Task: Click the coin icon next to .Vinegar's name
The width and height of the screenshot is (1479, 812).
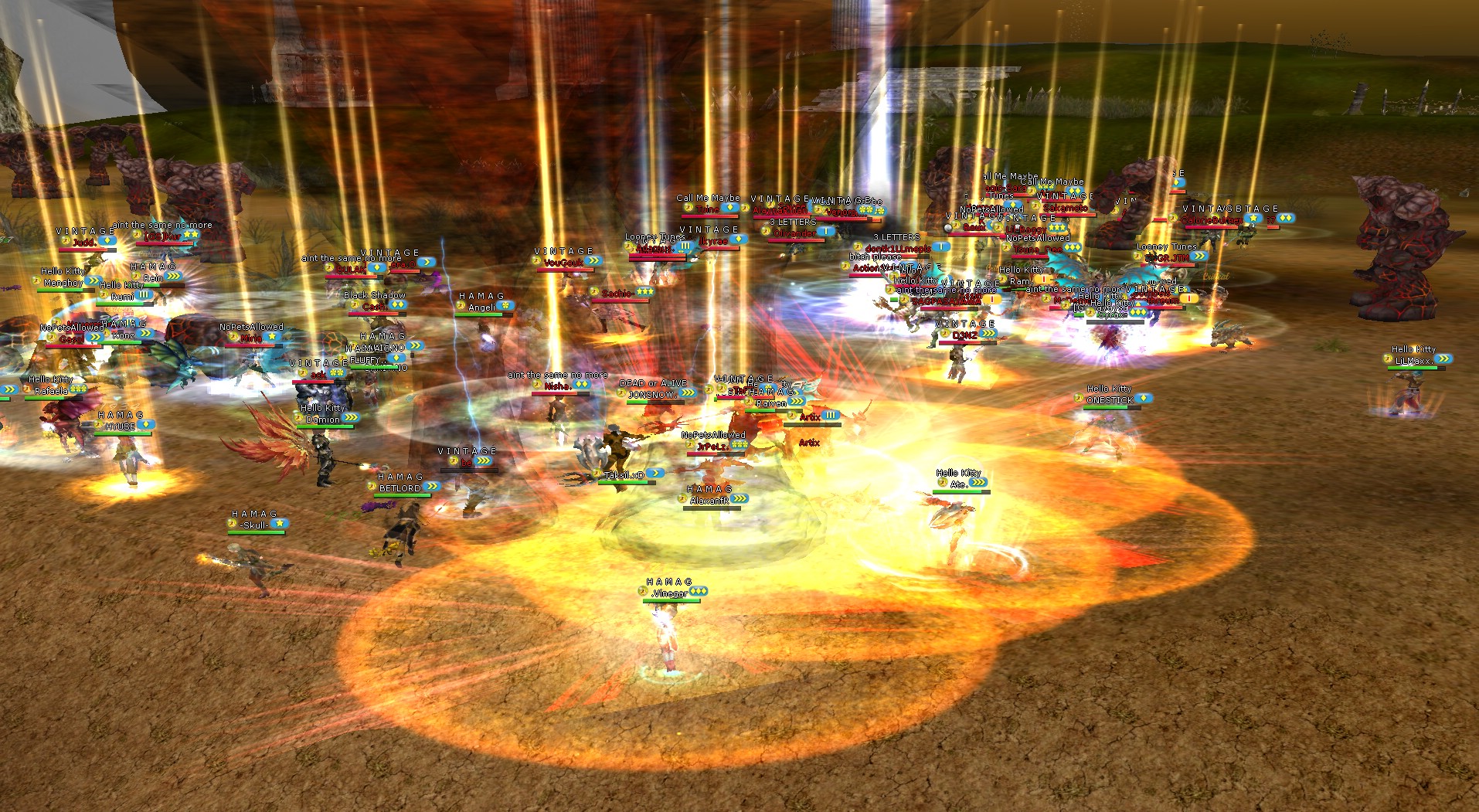Action: [x=643, y=592]
